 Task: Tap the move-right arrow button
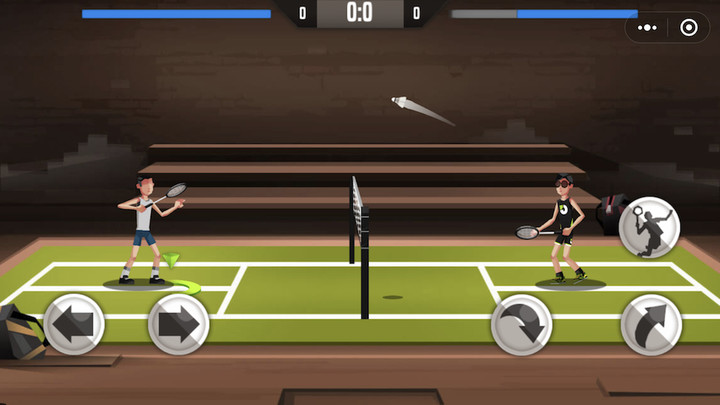178,324
